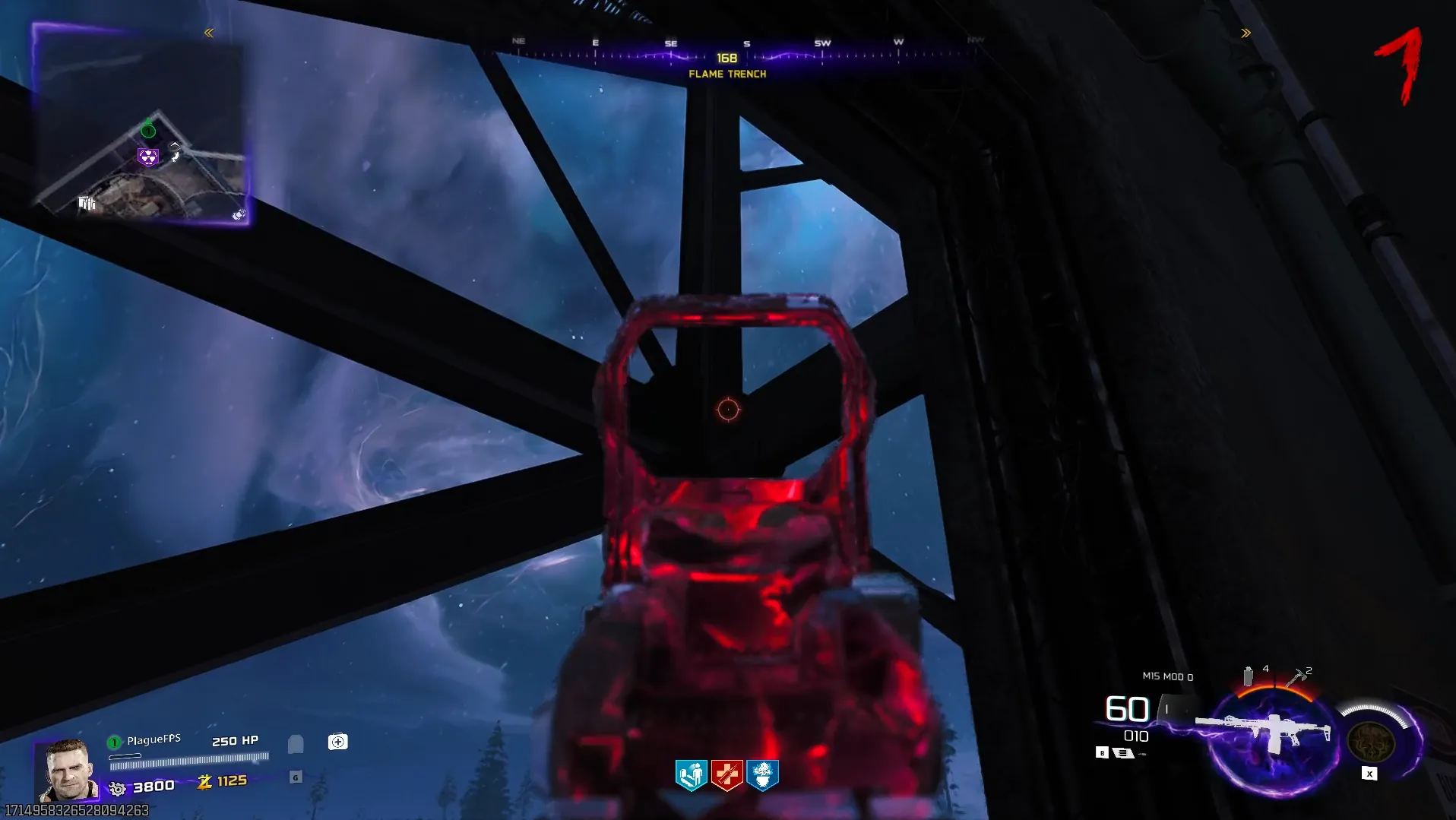
Task: Click the PlagueFPS operator portrait
Action: click(x=67, y=771)
